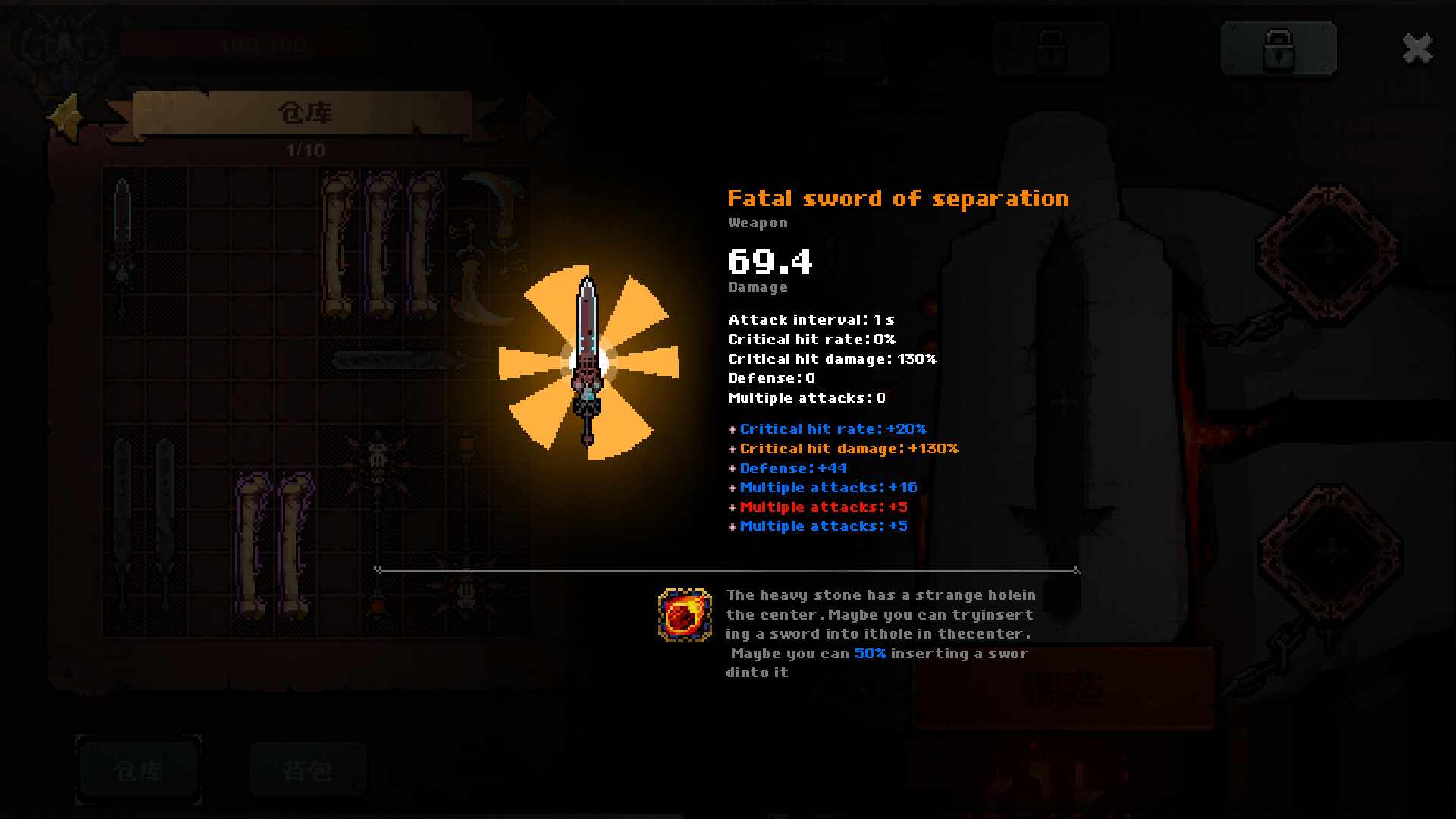Viewport: 1456px width, 819px height.
Task: Open the 背包 backpack tab
Action: 307,768
